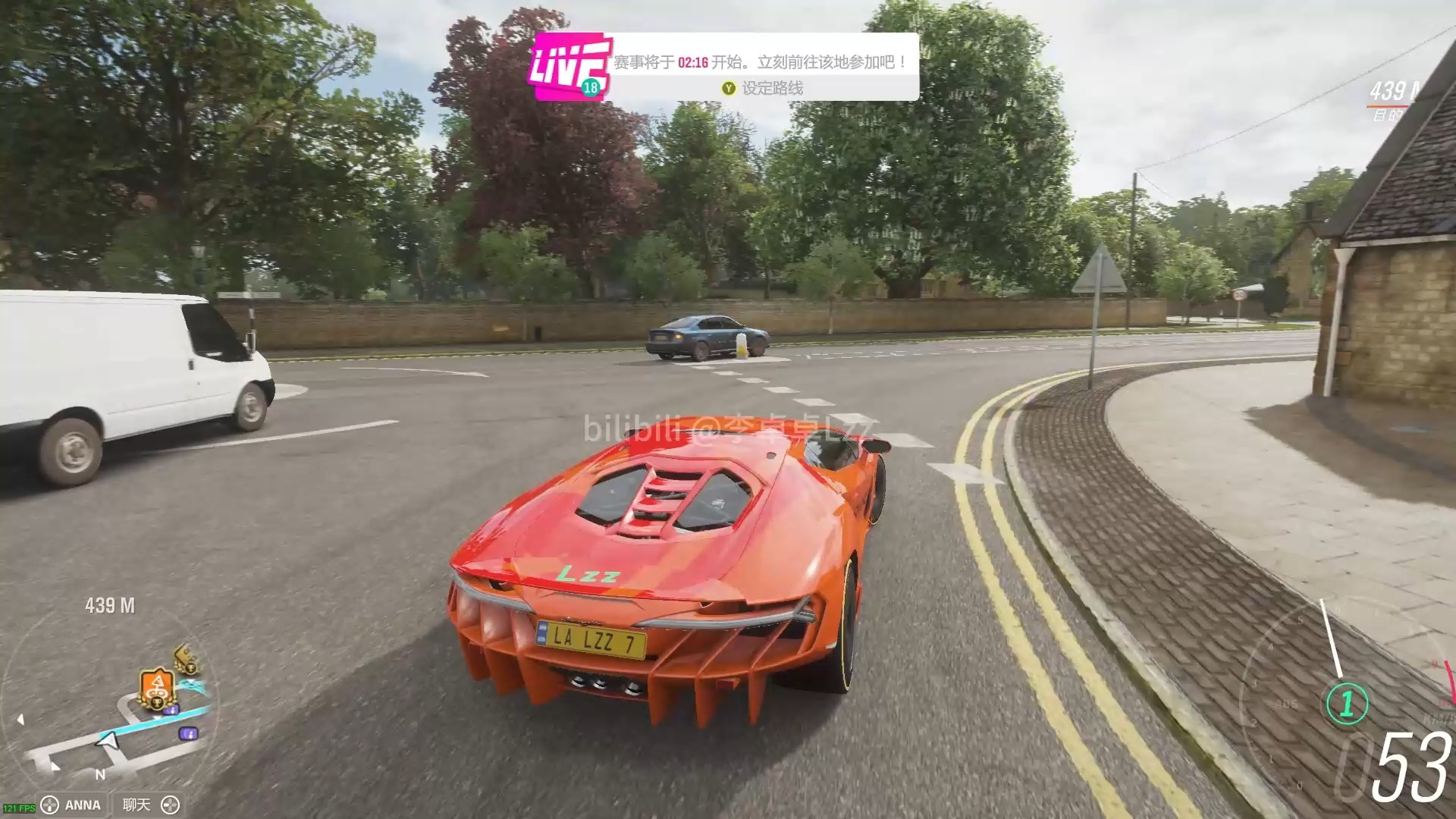The height and width of the screenshot is (819, 1456).
Task: Open the circular minimap
Action: point(111,705)
